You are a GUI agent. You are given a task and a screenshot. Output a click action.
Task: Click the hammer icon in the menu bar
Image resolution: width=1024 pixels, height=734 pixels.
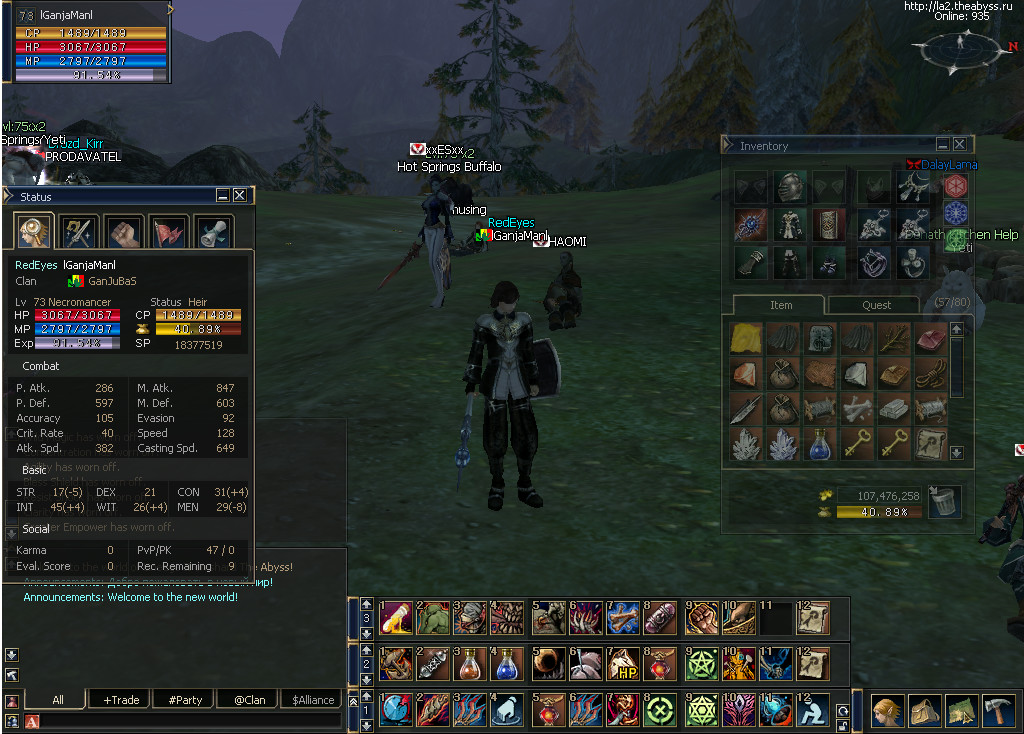point(999,710)
